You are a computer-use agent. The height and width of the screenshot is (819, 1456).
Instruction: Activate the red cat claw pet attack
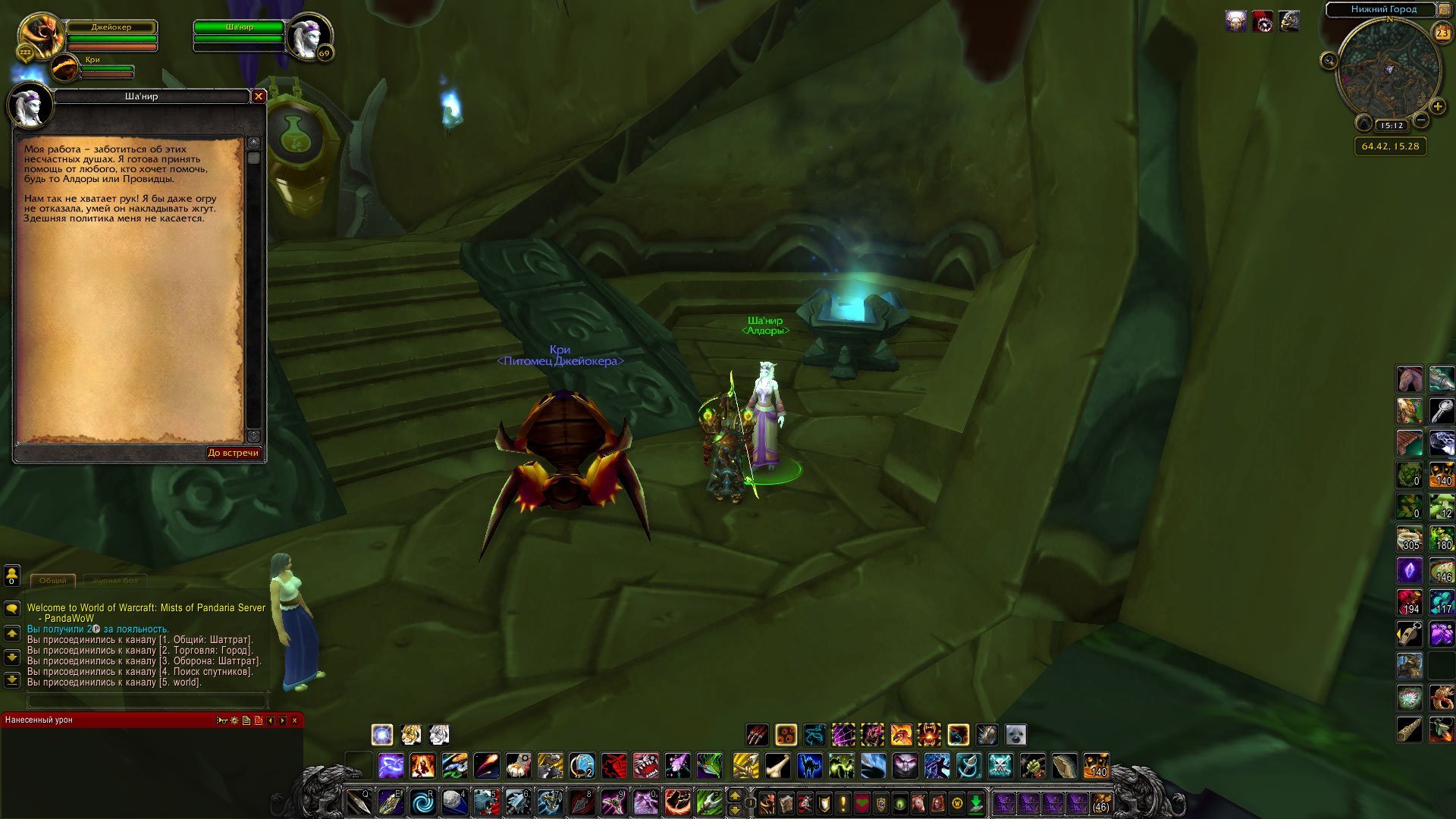click(757, 734)
